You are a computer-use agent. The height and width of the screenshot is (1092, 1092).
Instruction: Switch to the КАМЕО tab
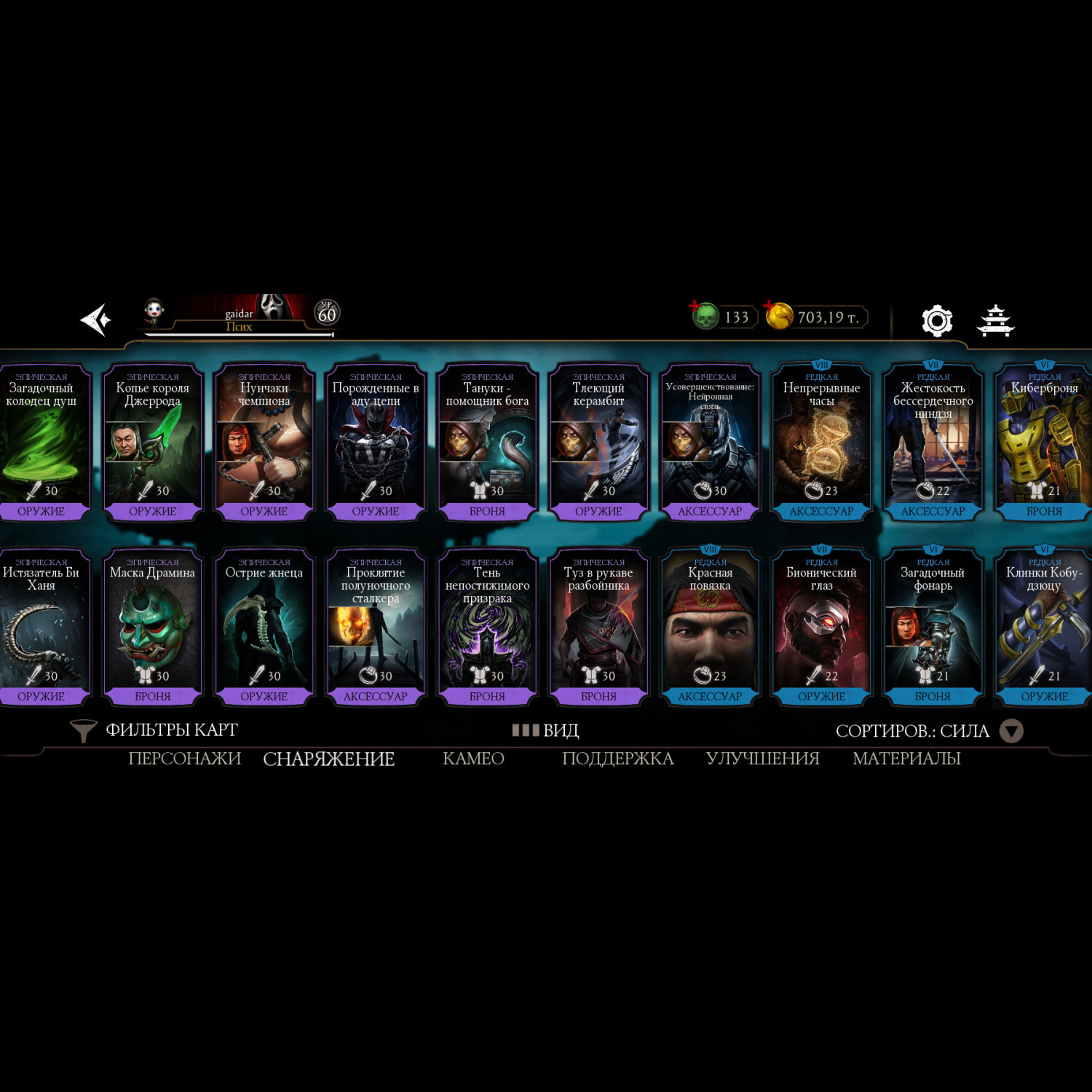click(x=473, y=759)
